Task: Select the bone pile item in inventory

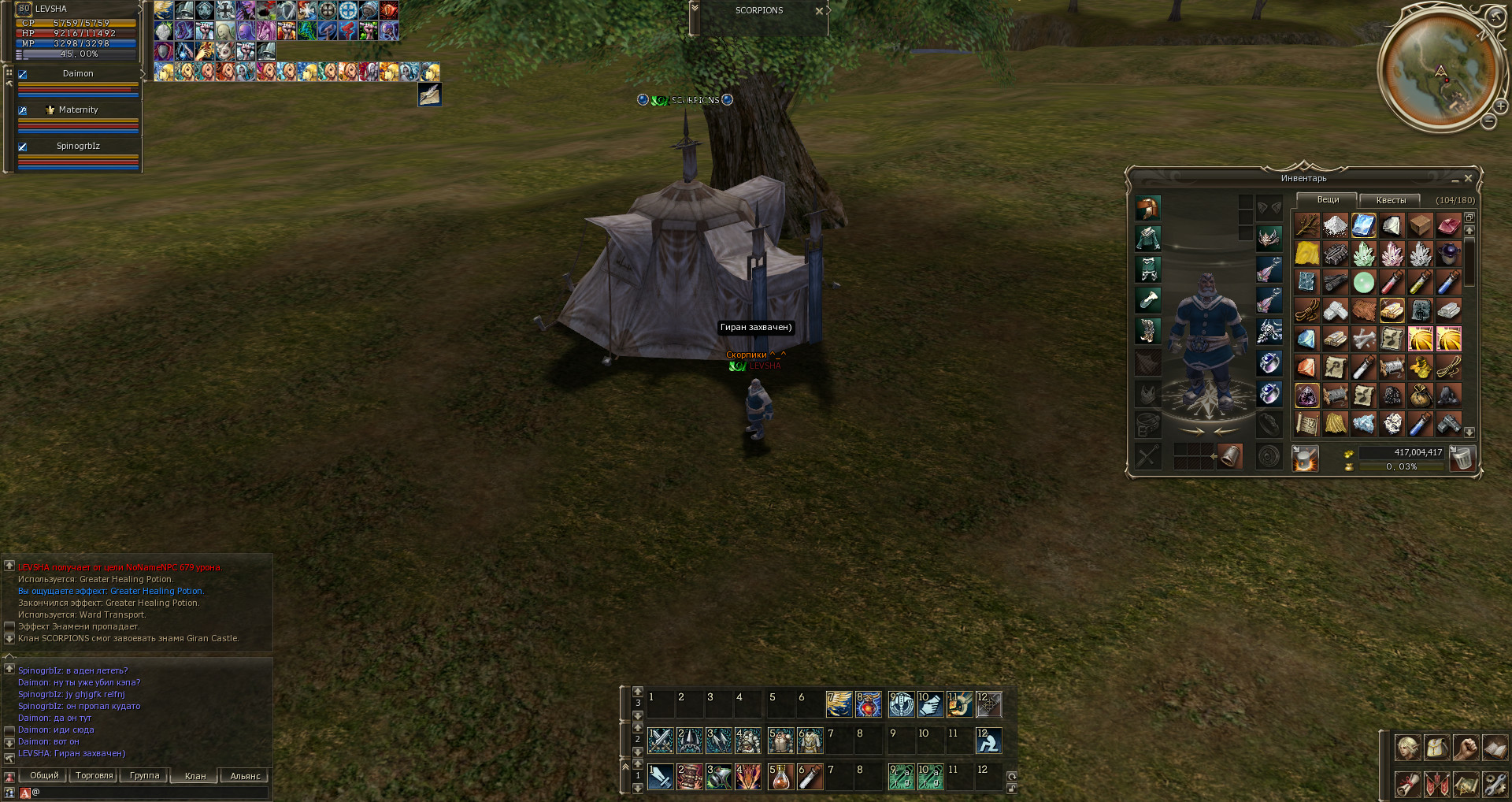Action: (1363, 339)
